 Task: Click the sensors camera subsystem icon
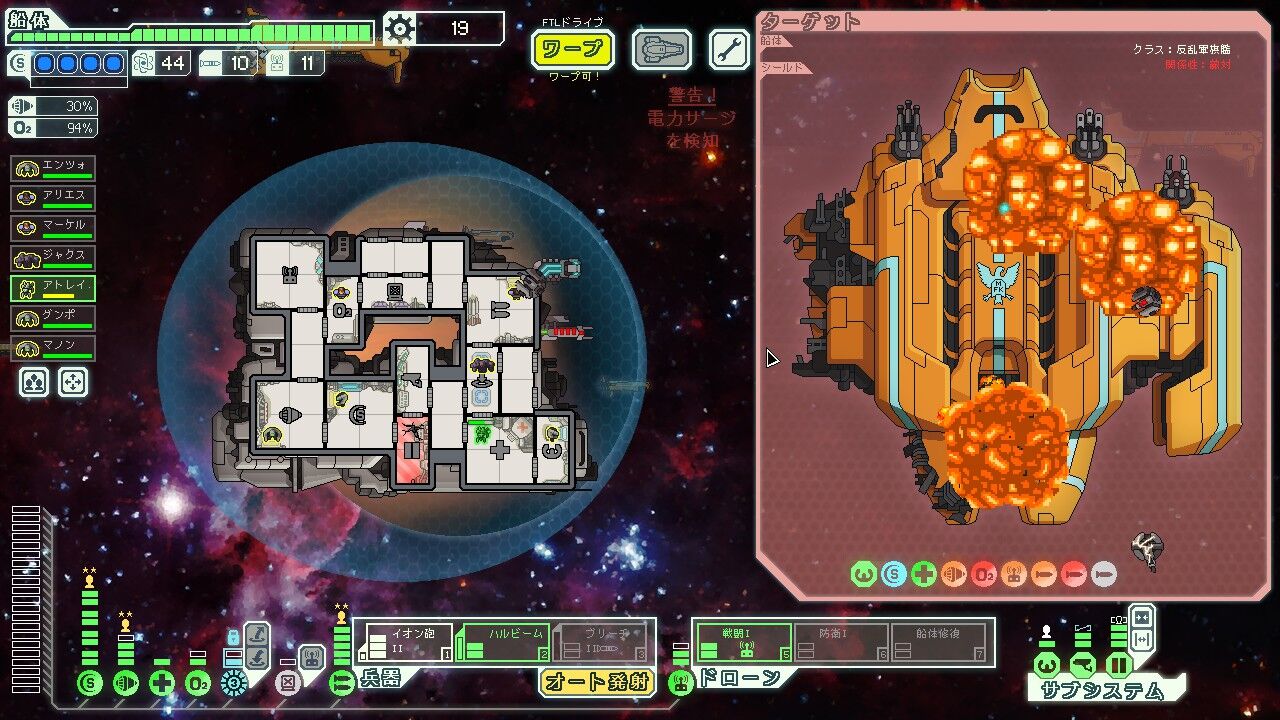pos(1082,665)
